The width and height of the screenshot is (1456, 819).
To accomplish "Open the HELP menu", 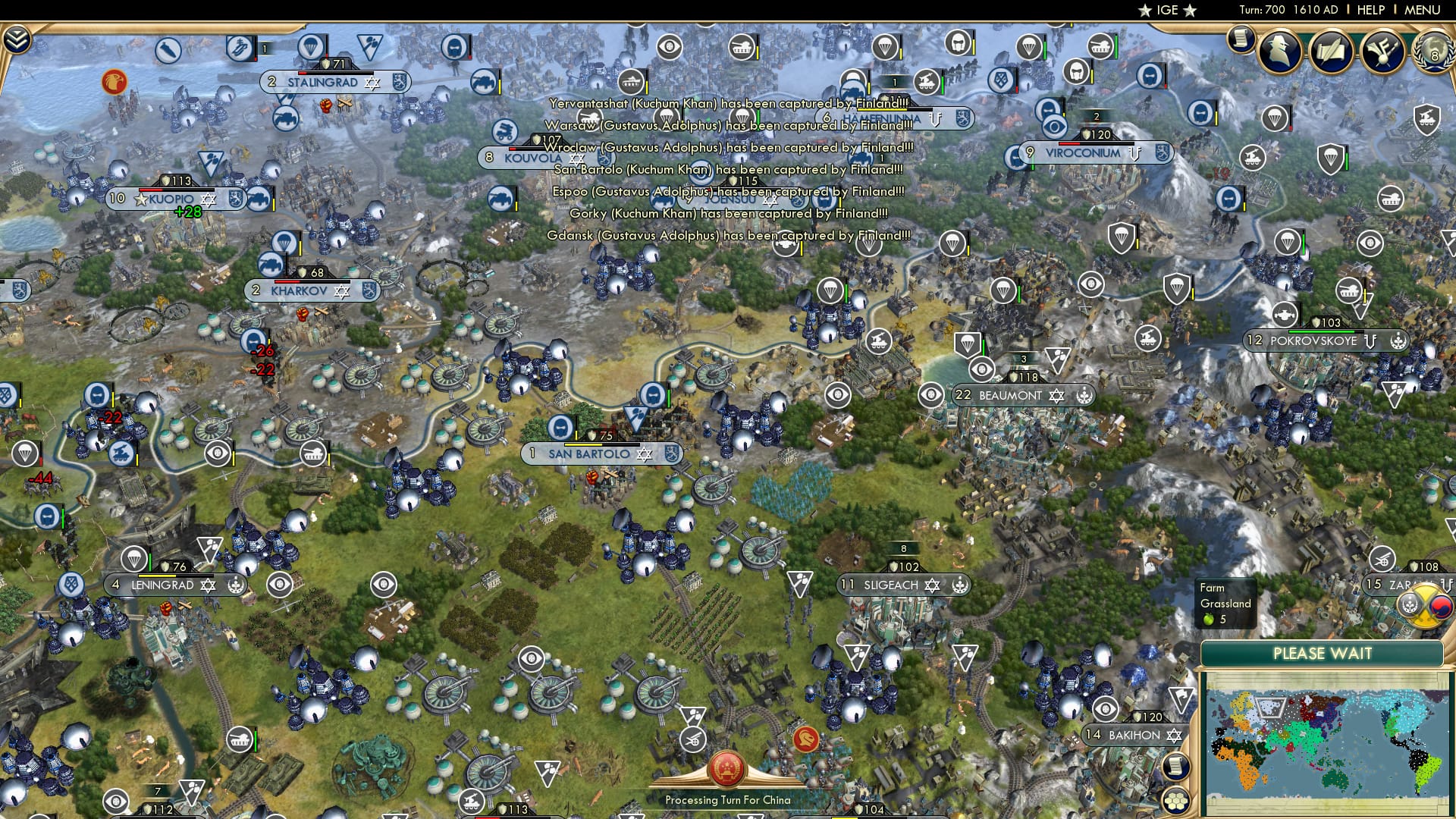I will (x=1370, y=10).
